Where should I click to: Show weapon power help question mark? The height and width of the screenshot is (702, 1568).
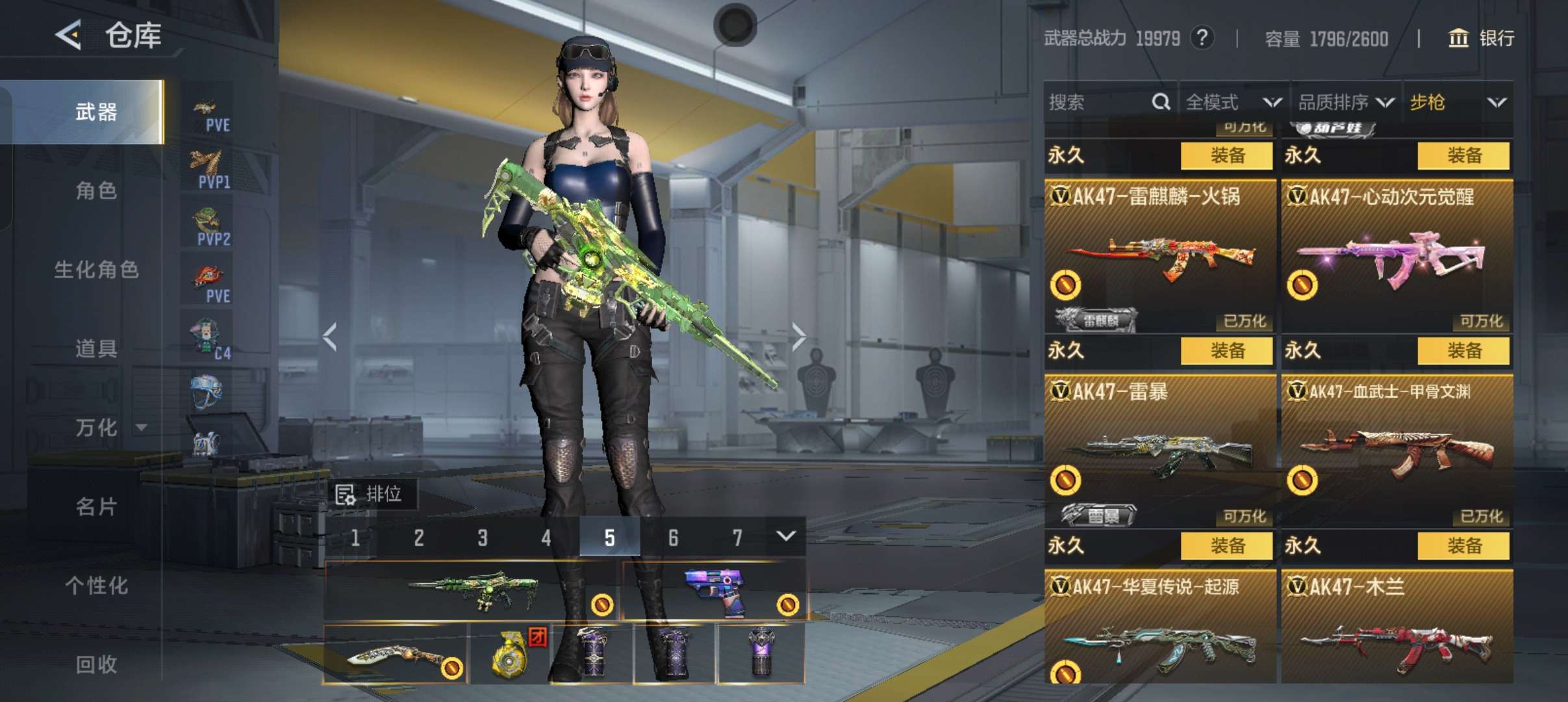pos(1202,38)
